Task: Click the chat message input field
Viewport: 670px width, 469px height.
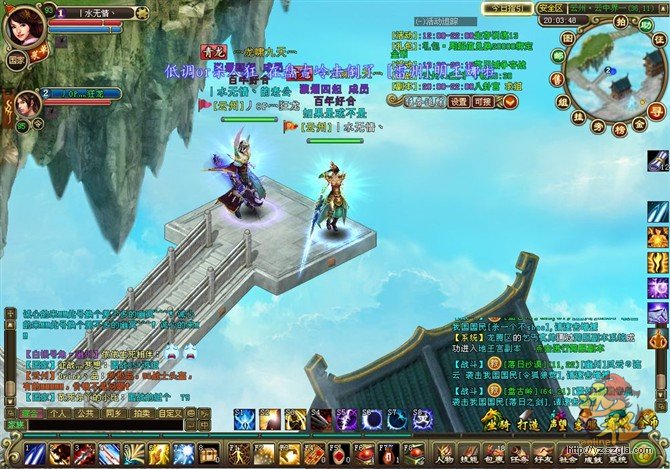Action: click(x=110, y=424)
